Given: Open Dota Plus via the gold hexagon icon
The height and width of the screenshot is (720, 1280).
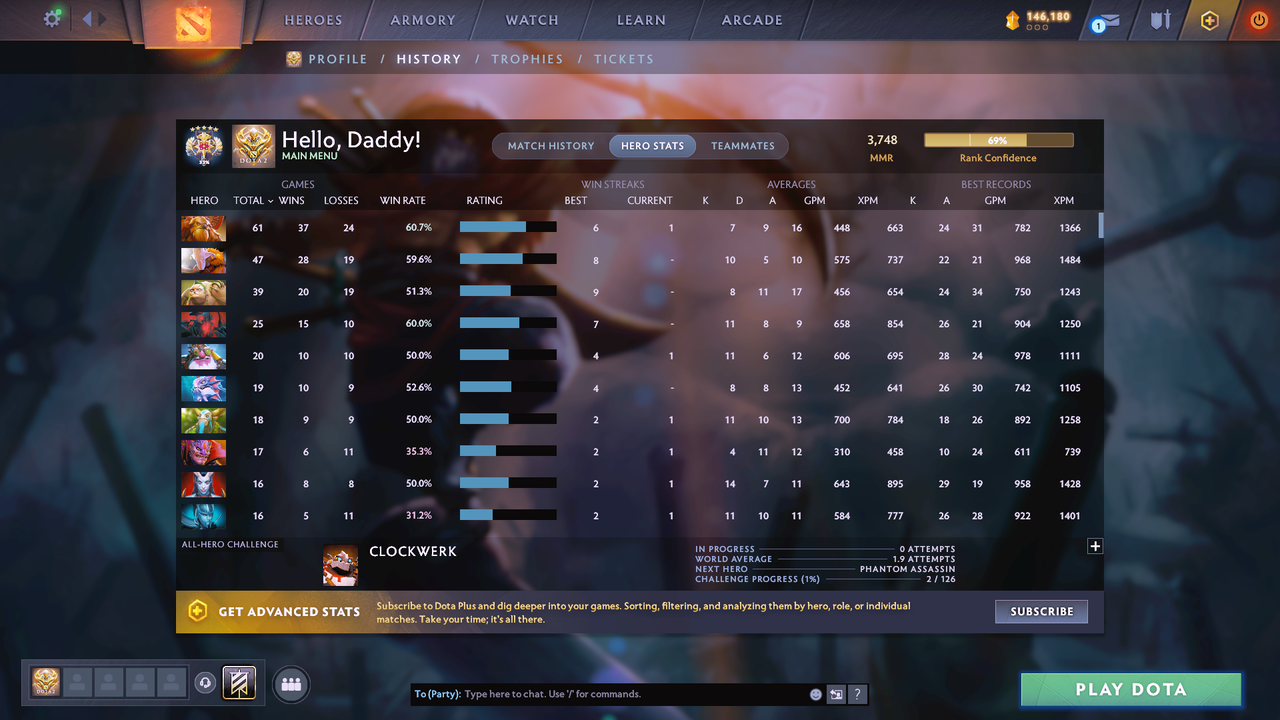Looking at the screenshot, I should click(1208, 20).
